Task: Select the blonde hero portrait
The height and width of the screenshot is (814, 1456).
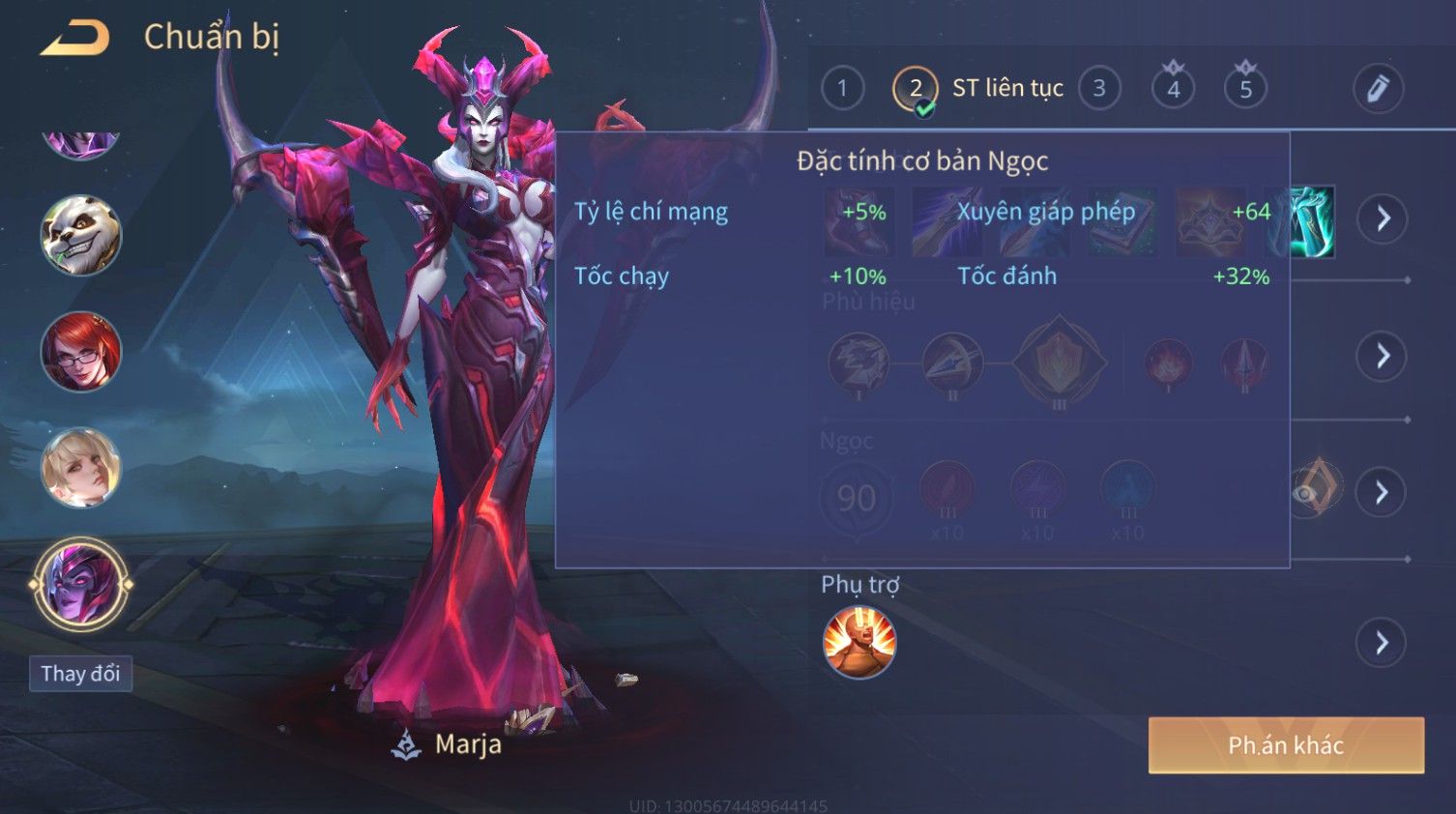Action: (x=81, y=469)
